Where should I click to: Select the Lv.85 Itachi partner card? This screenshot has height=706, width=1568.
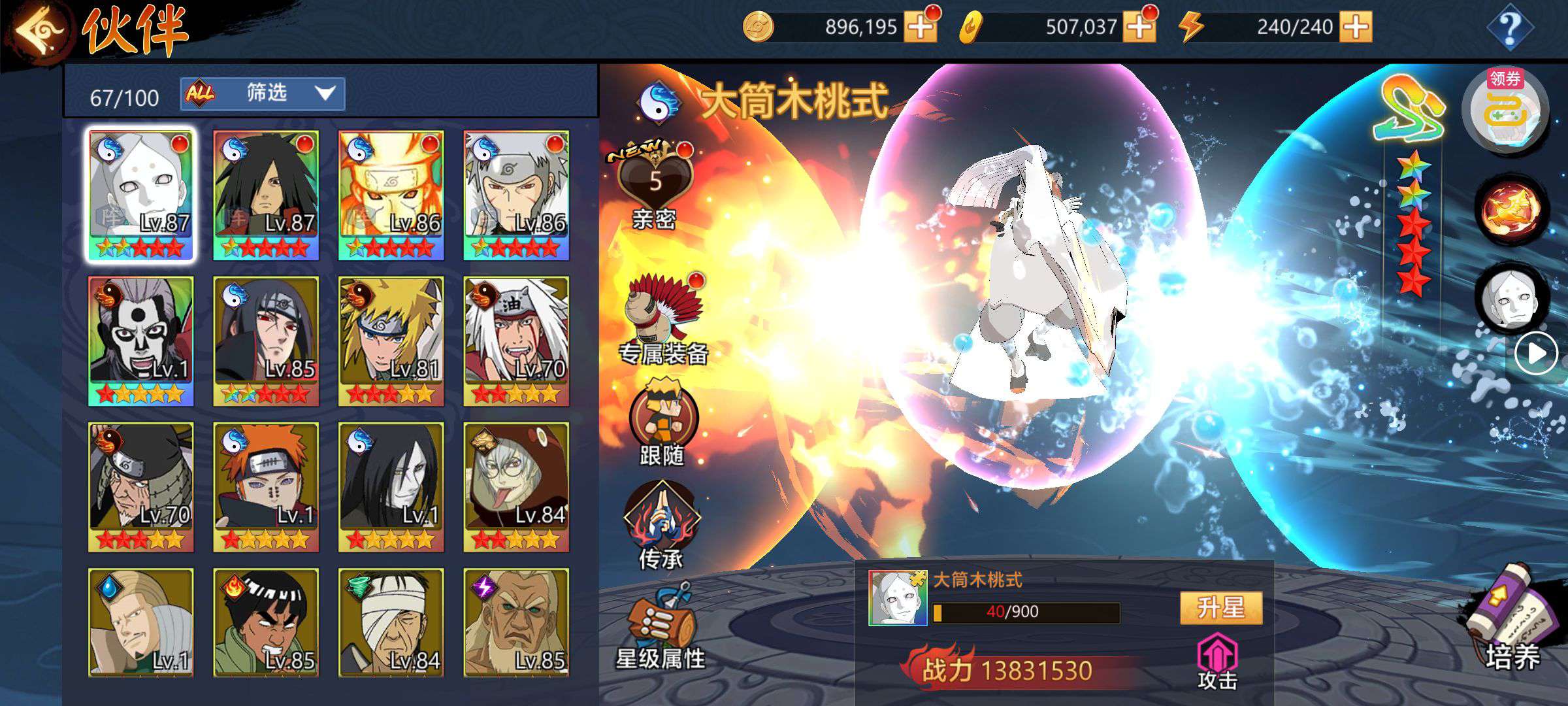point(266,341)
